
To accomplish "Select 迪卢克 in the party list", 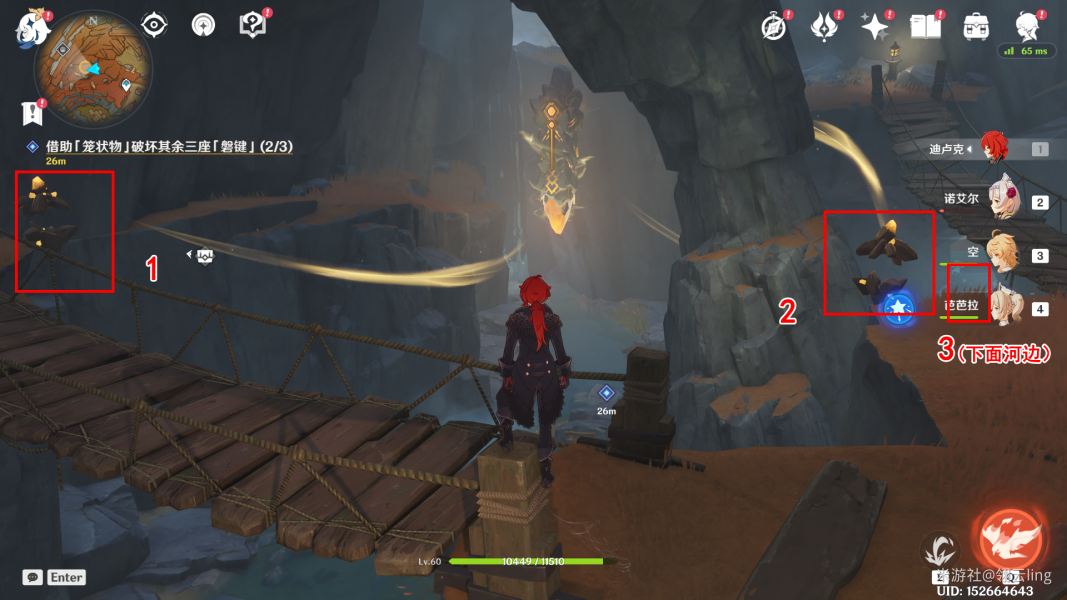I will (994, 148).
